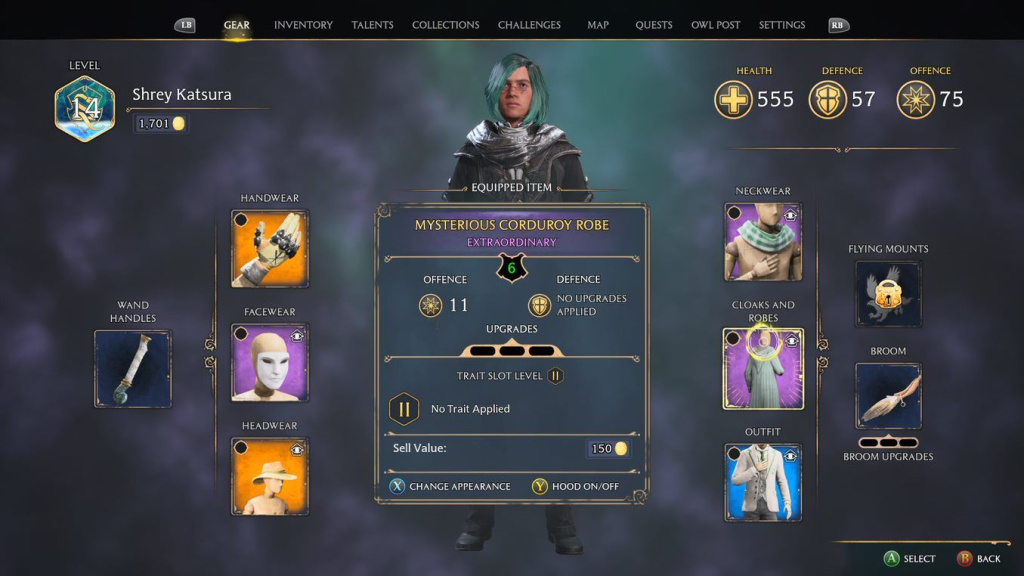Switch to the Inventory tab
Screen dimensions: 1024x576
pyautogui.click(x=303, y=25)
